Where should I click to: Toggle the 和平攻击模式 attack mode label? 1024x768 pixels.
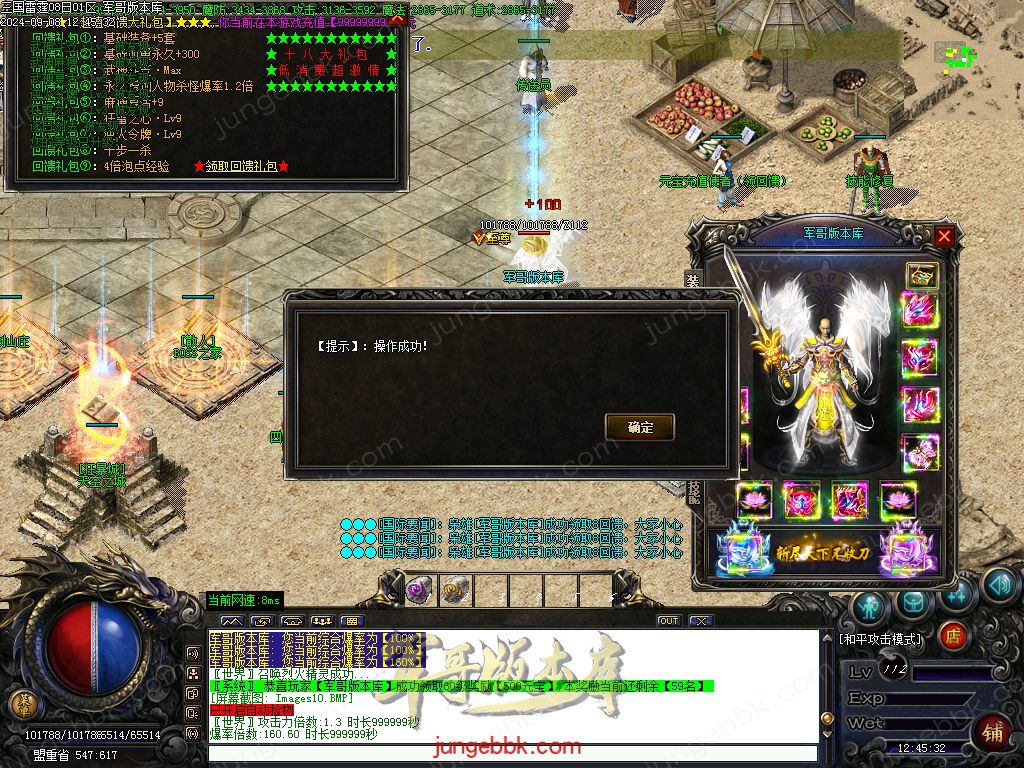click(882, 639)
